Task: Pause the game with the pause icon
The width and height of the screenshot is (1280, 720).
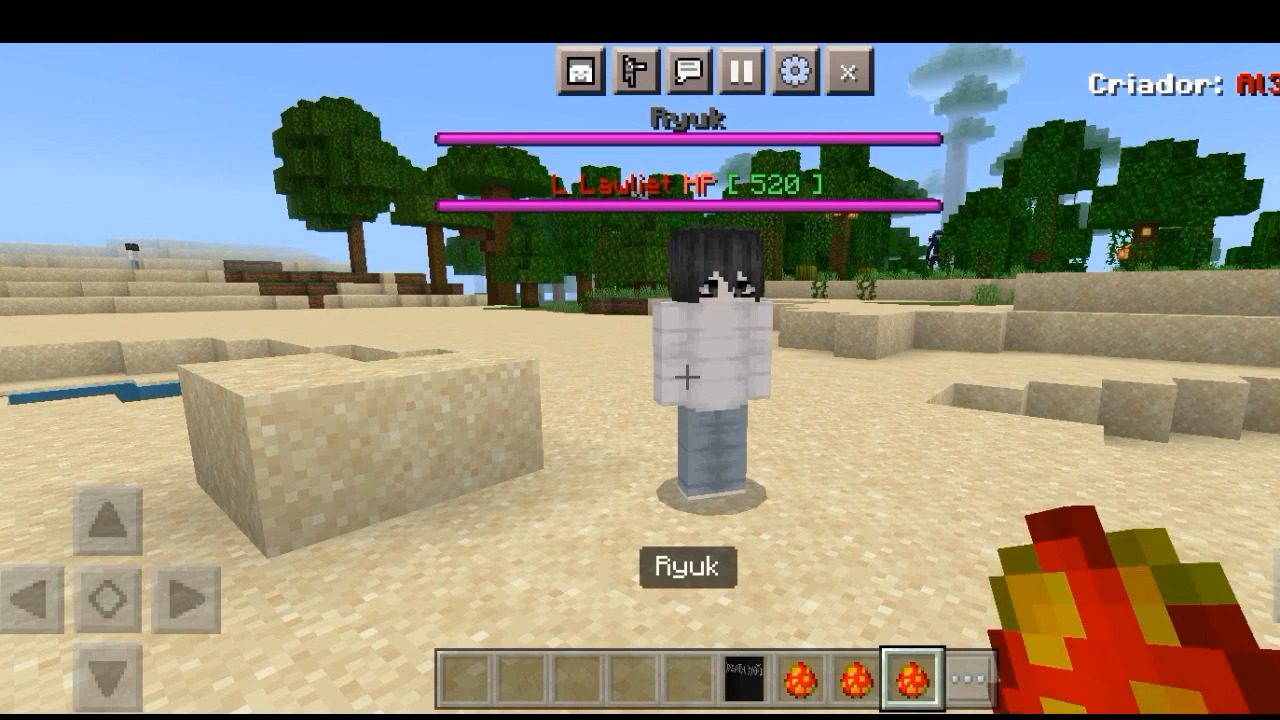Action: tap(740, 72)
